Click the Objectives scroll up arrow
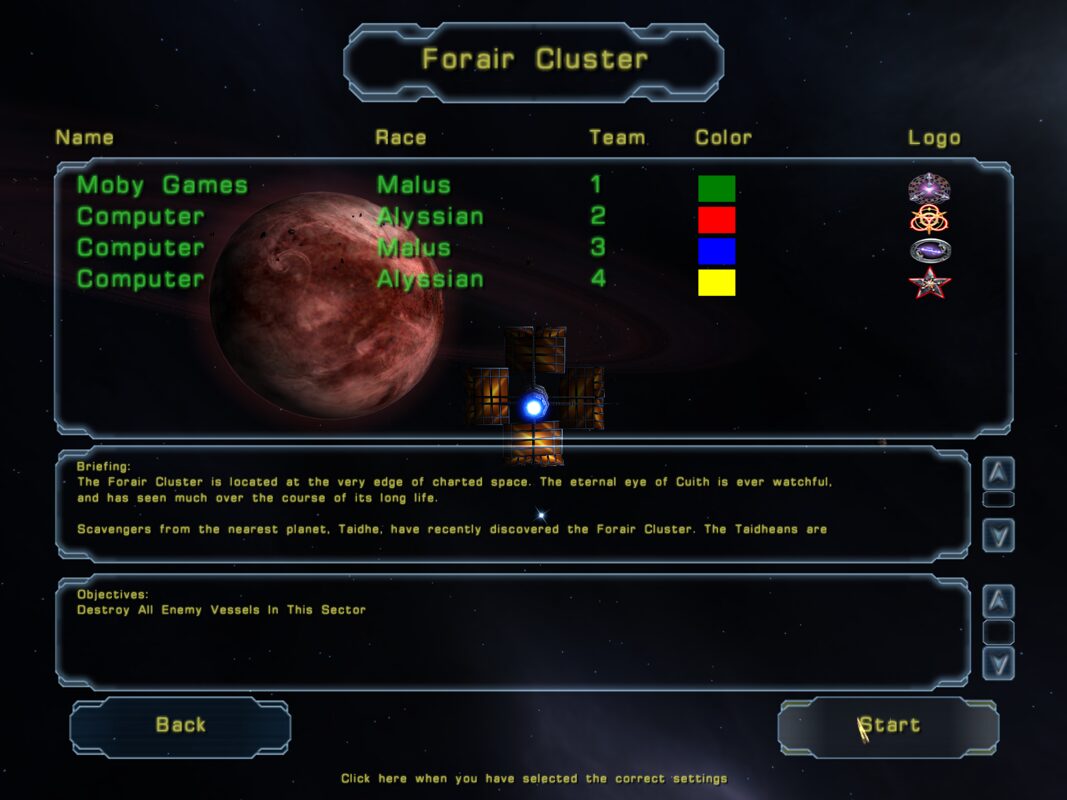This screenshot has width=1067, height=800. (998, 601)
